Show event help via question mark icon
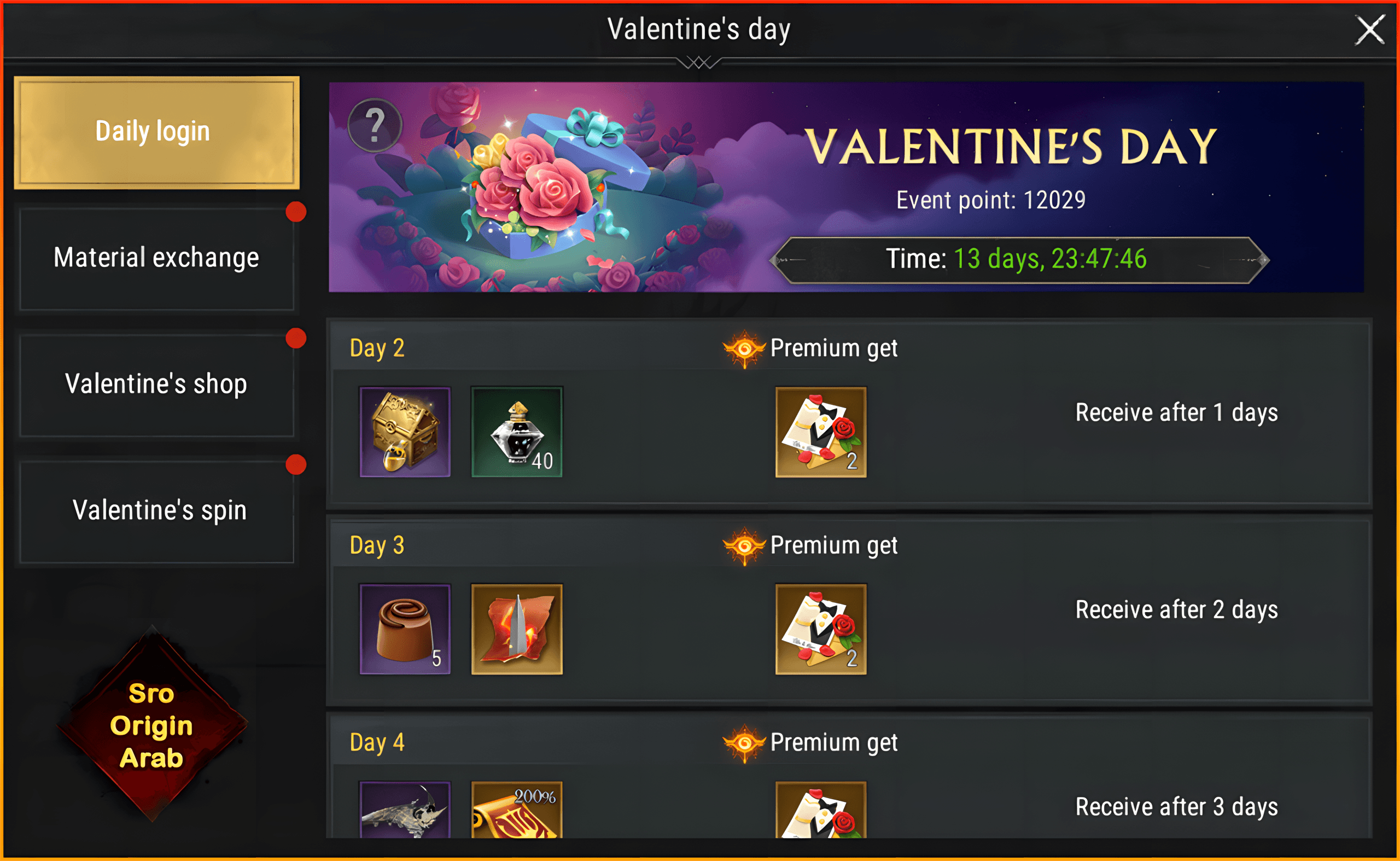This screenshot has height=861, width=1400. 375,125
